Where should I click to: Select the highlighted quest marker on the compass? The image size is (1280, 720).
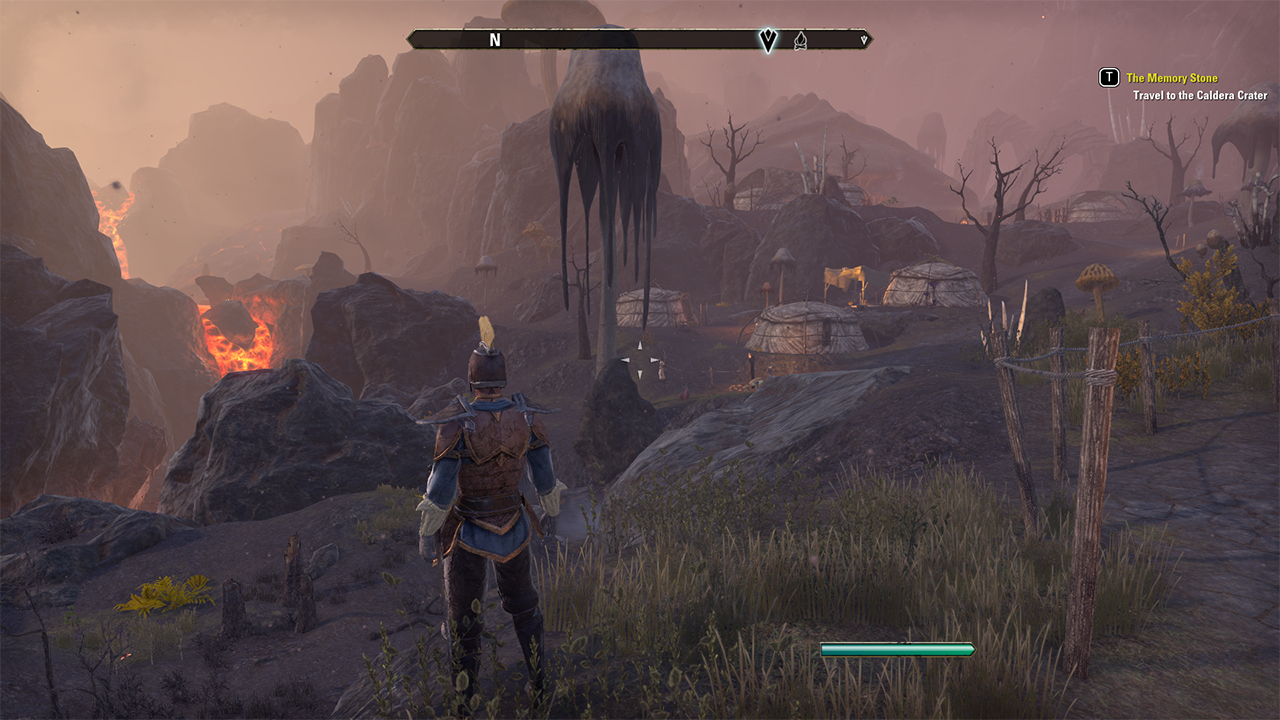[x=768, y=40]
